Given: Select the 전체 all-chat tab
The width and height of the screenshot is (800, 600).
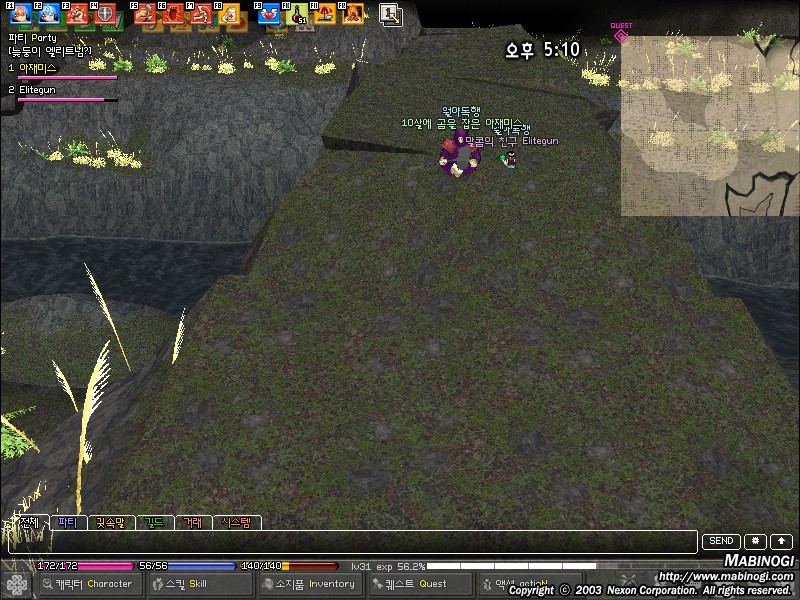Looking at the screenshot, I should 28,522.
